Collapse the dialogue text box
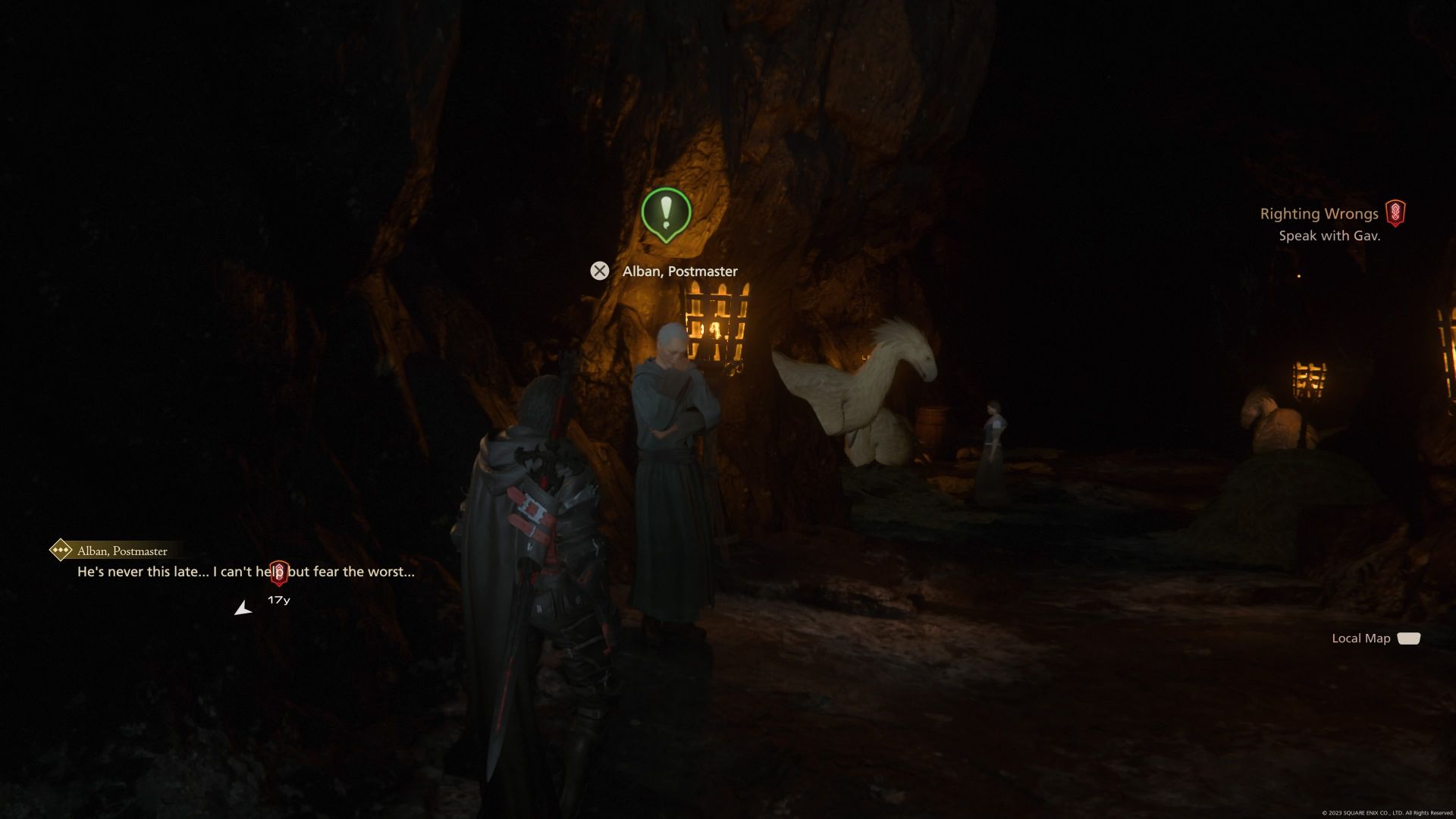The height and width of the screenshot is (819, 1456). pyautogui.click(x=245, y=573)
